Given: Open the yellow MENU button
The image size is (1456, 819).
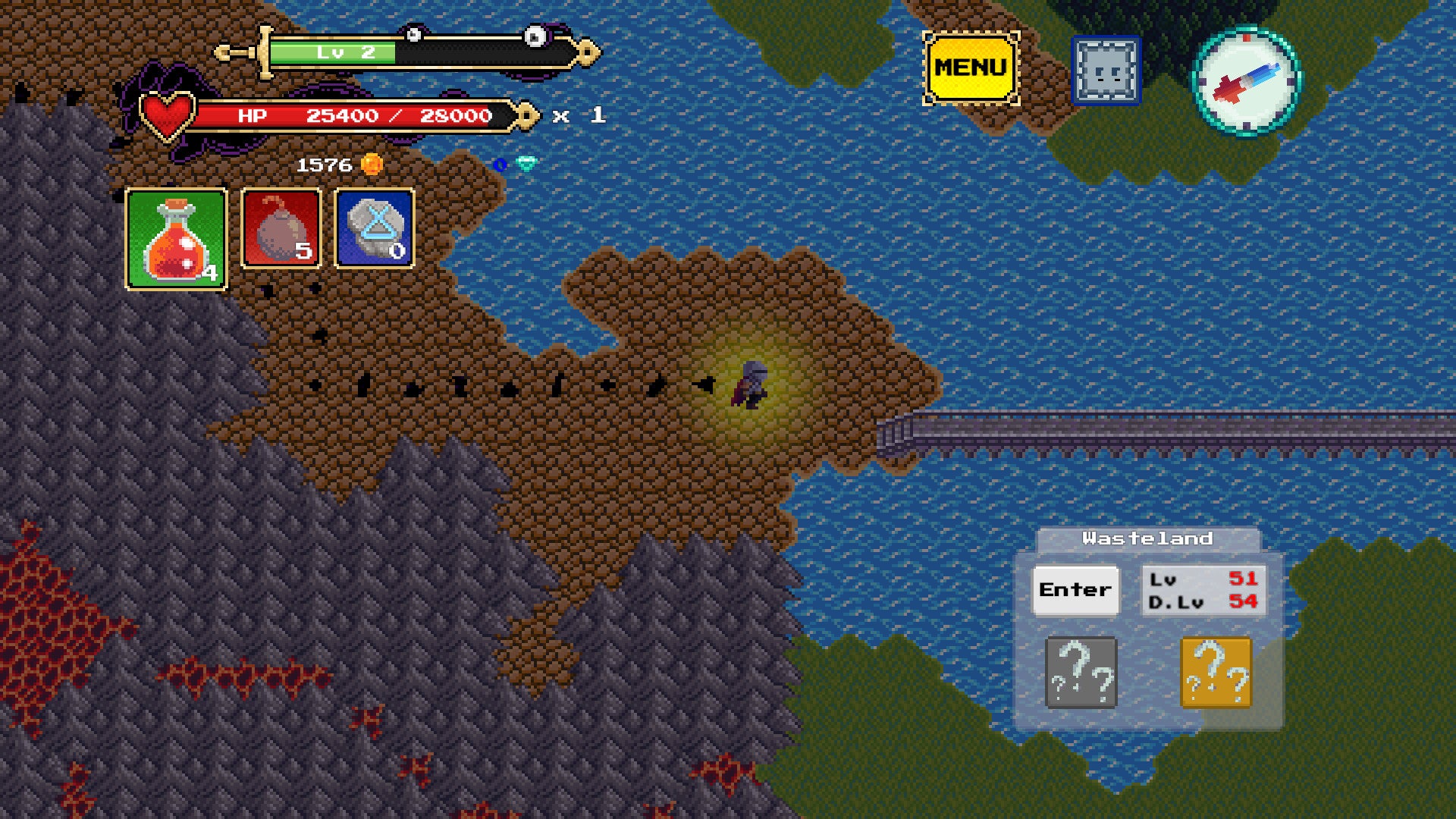Looking at the screenshot, I should [x=971, y=68].
